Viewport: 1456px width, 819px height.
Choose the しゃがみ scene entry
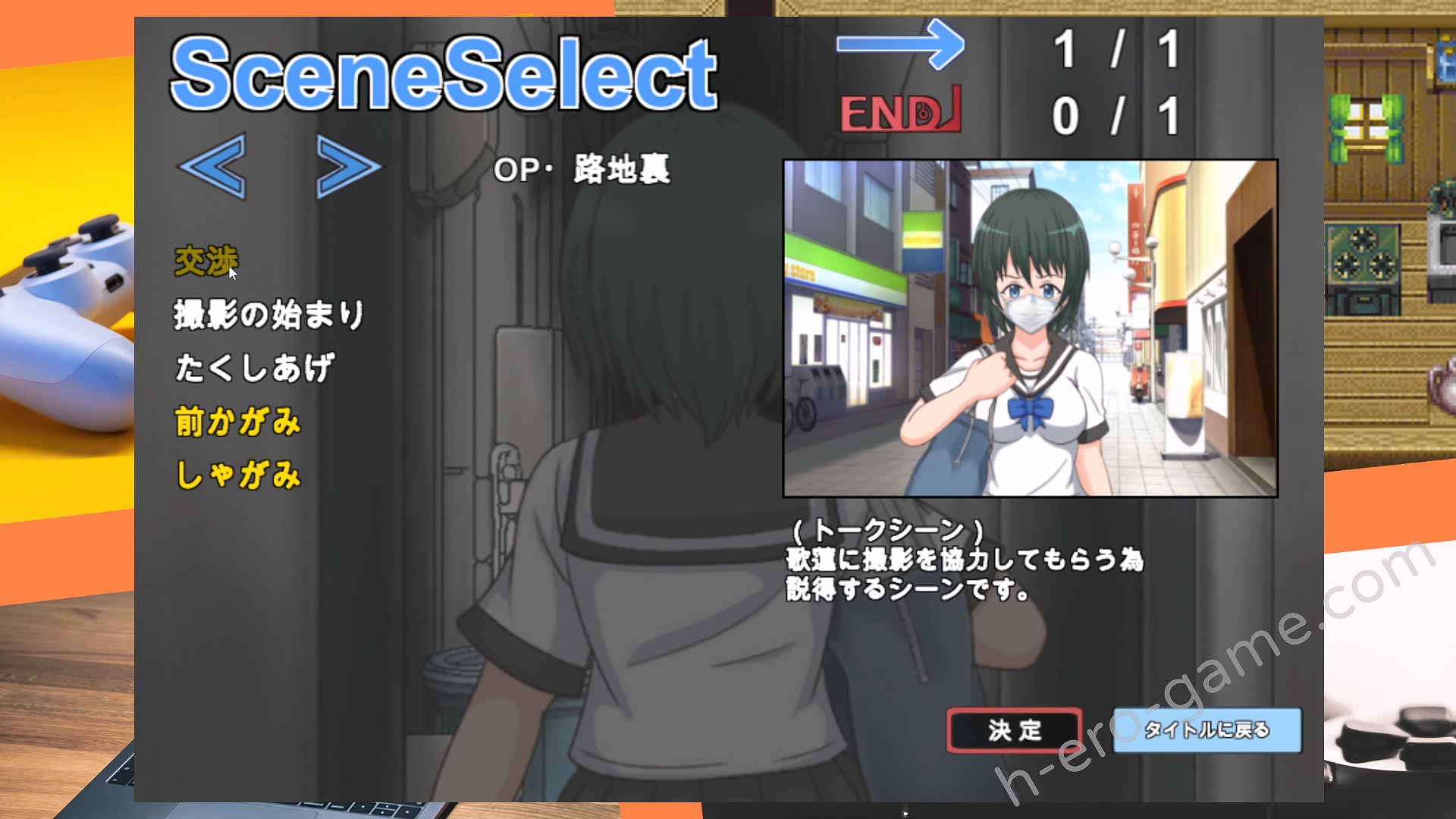(x=238, y=475)
